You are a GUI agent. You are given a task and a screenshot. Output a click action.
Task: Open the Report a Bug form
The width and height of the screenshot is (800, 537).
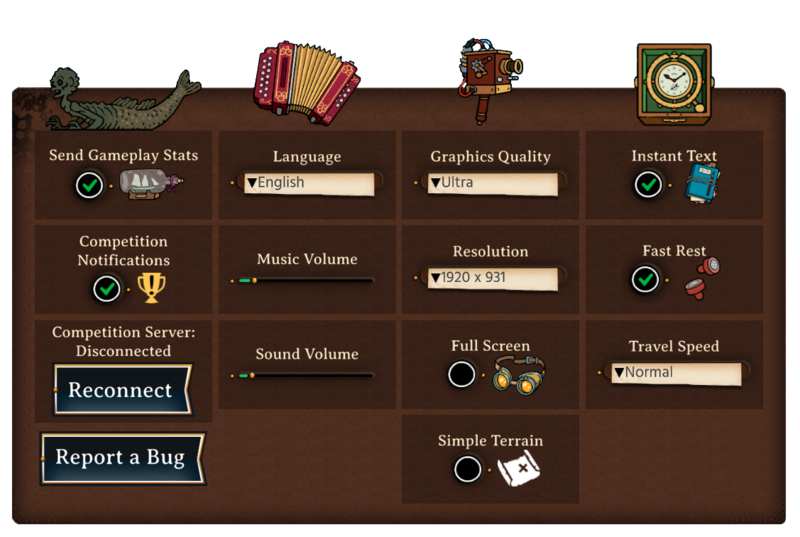click(121, 458)
